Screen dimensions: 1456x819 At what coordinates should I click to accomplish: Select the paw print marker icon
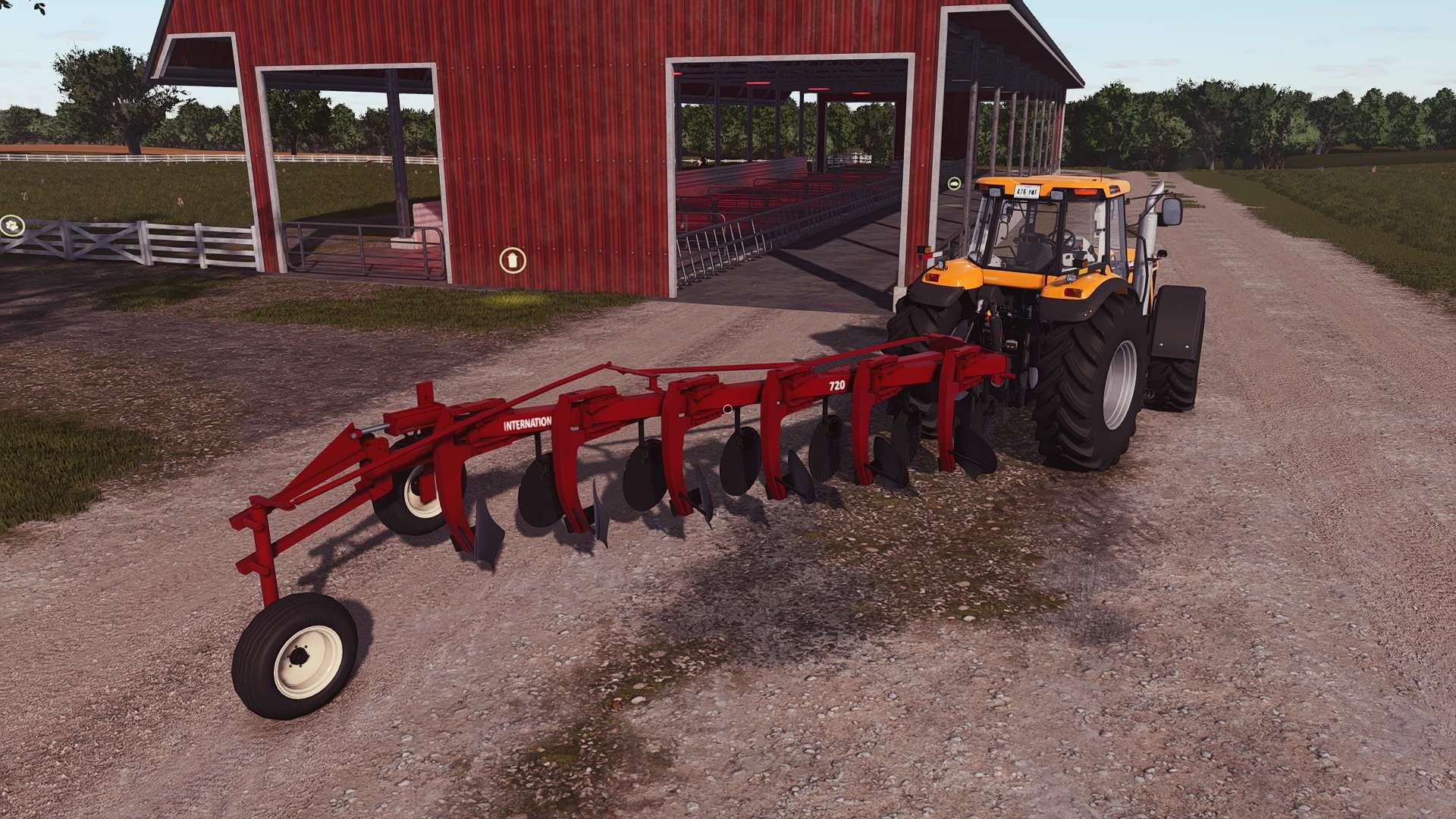(12, 224)
